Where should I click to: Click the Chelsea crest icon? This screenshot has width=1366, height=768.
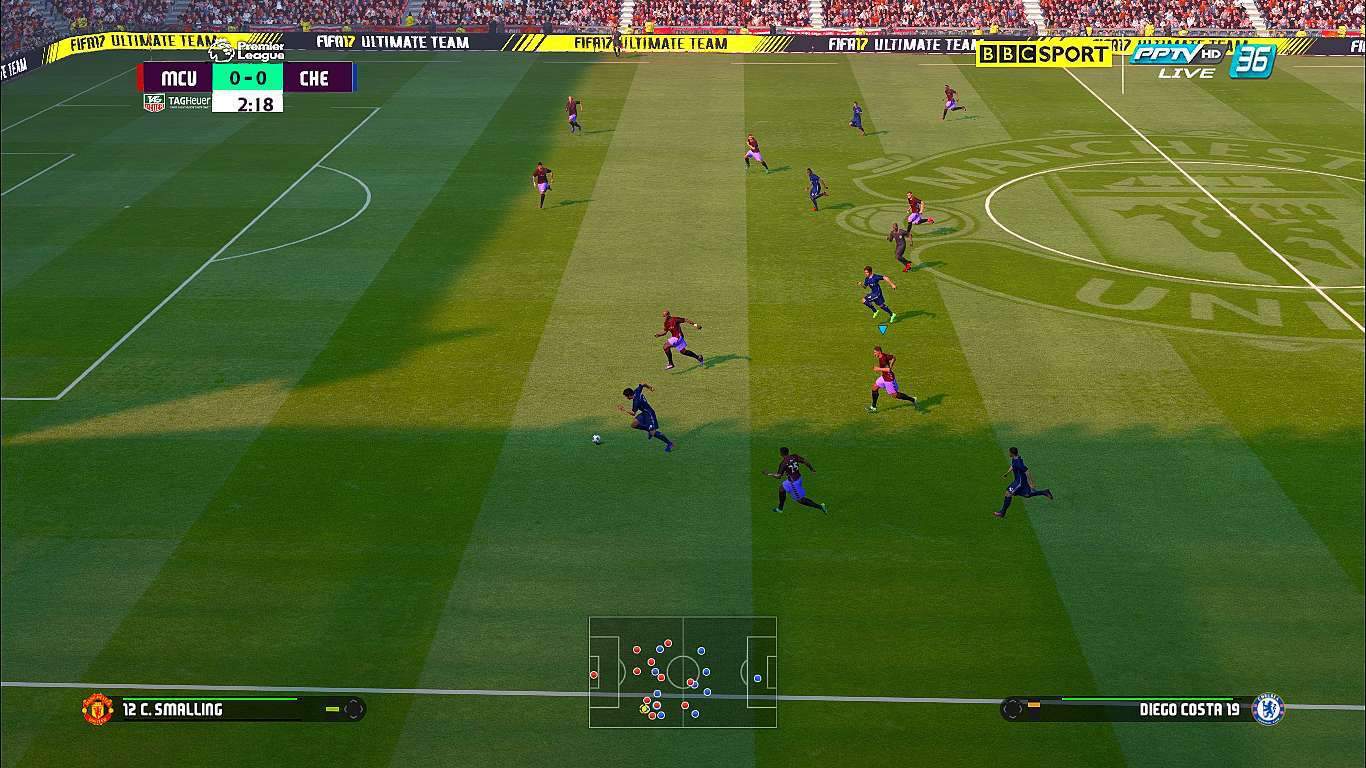click(1267, 709)
